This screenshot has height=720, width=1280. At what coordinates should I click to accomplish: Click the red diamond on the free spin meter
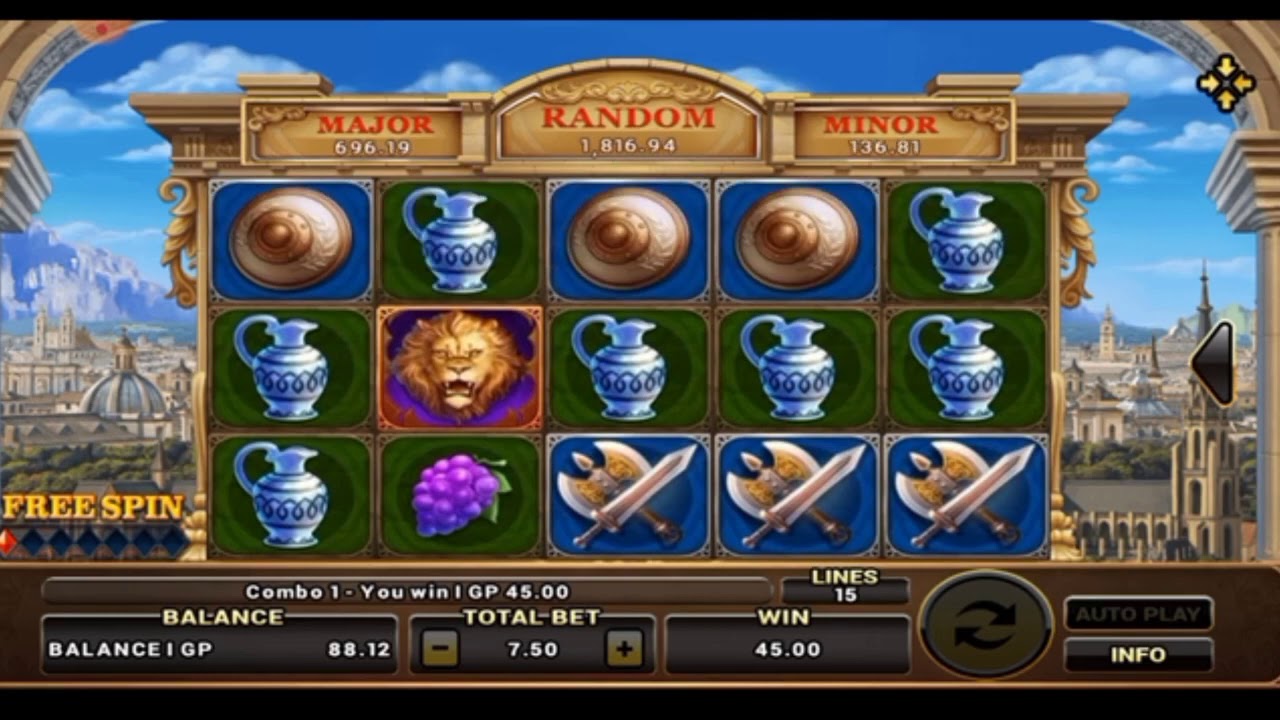[x=10, y=540]
